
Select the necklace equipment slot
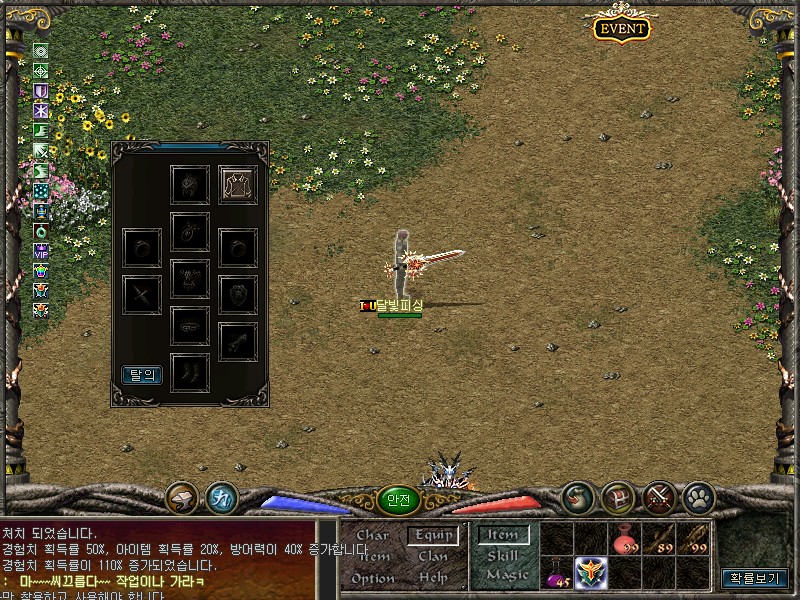click(190, 232)
